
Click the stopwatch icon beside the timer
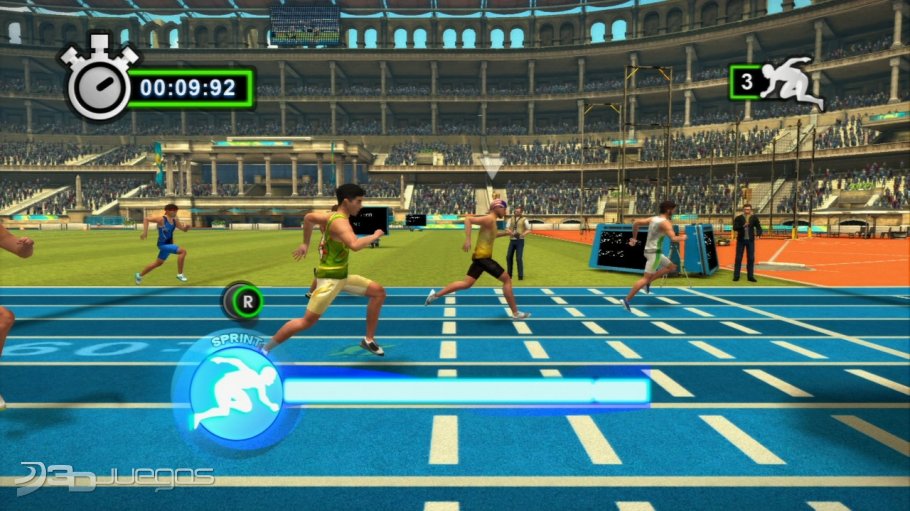tap(99, 83)
